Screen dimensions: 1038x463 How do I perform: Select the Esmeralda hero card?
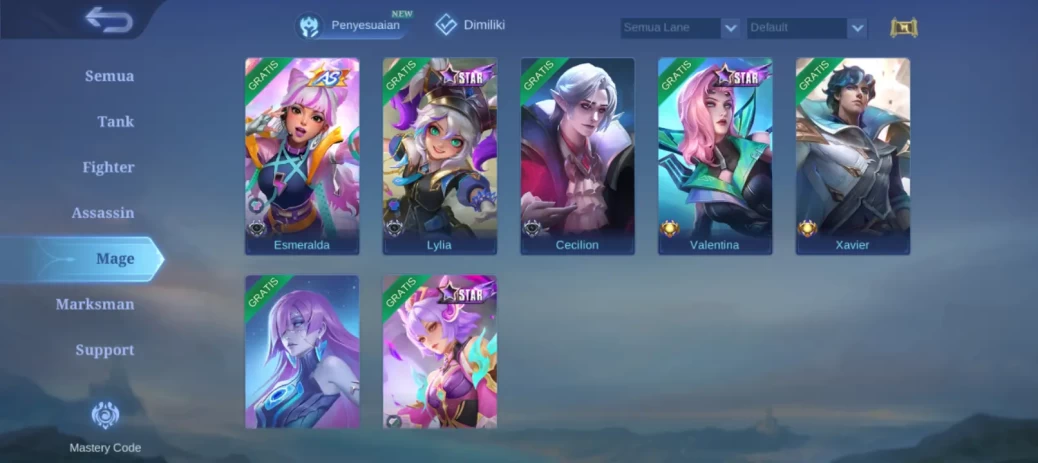302,155
